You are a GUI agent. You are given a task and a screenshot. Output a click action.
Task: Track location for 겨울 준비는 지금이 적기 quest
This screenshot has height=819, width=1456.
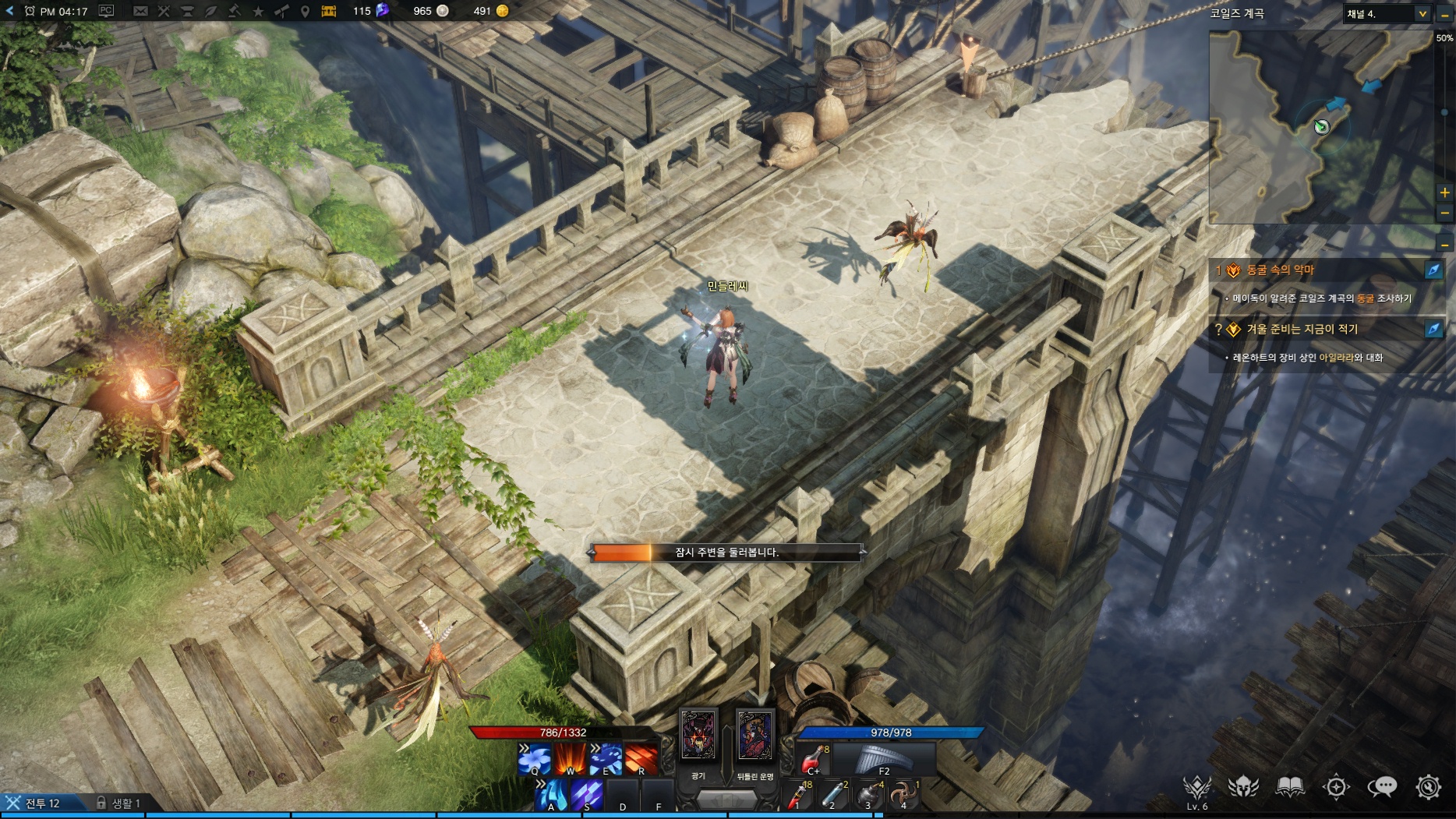tap(1433, 329)
